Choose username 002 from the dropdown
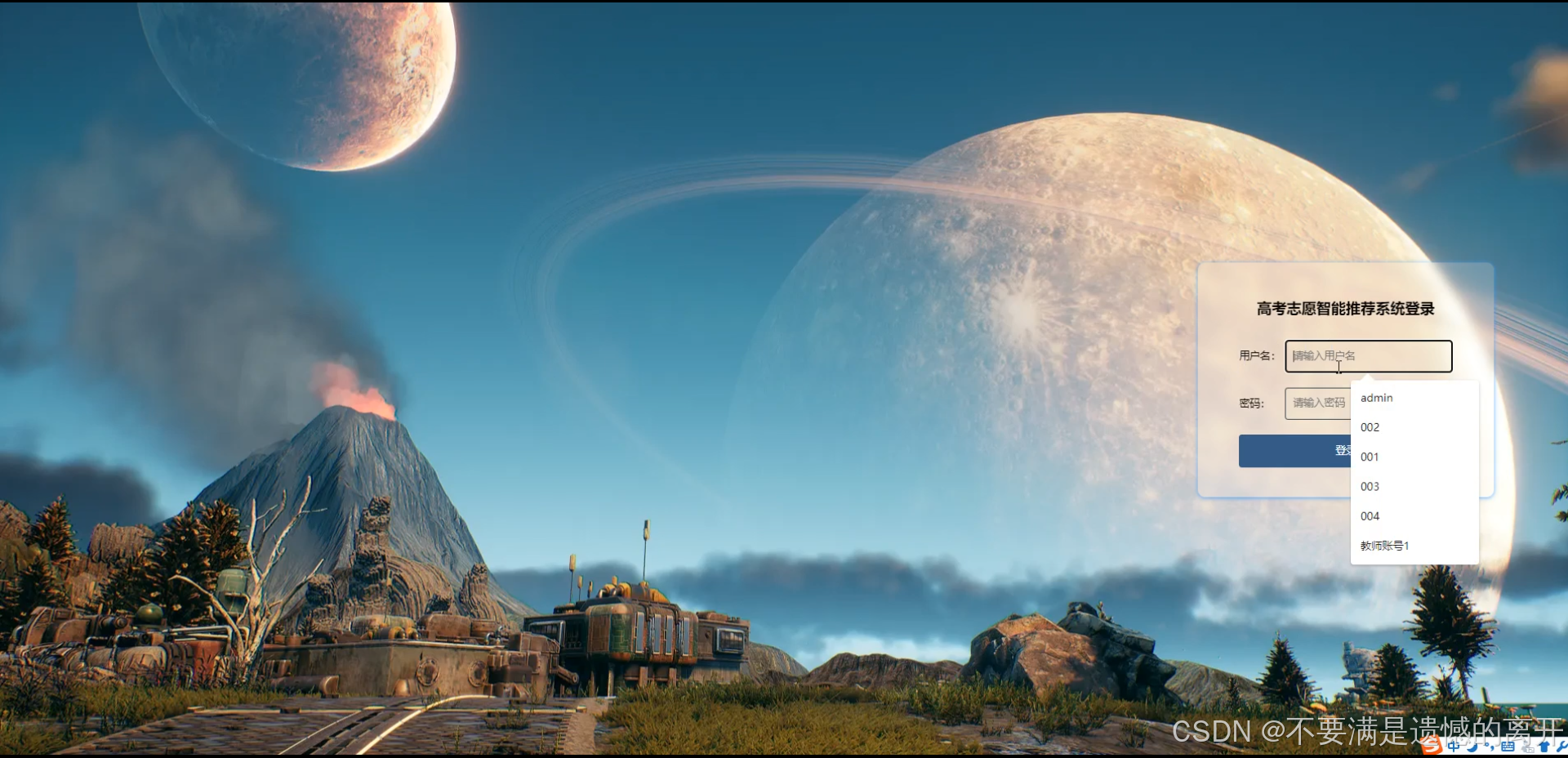The height and width of the screenshot is (758, 1568). (x=1370, y=427)
